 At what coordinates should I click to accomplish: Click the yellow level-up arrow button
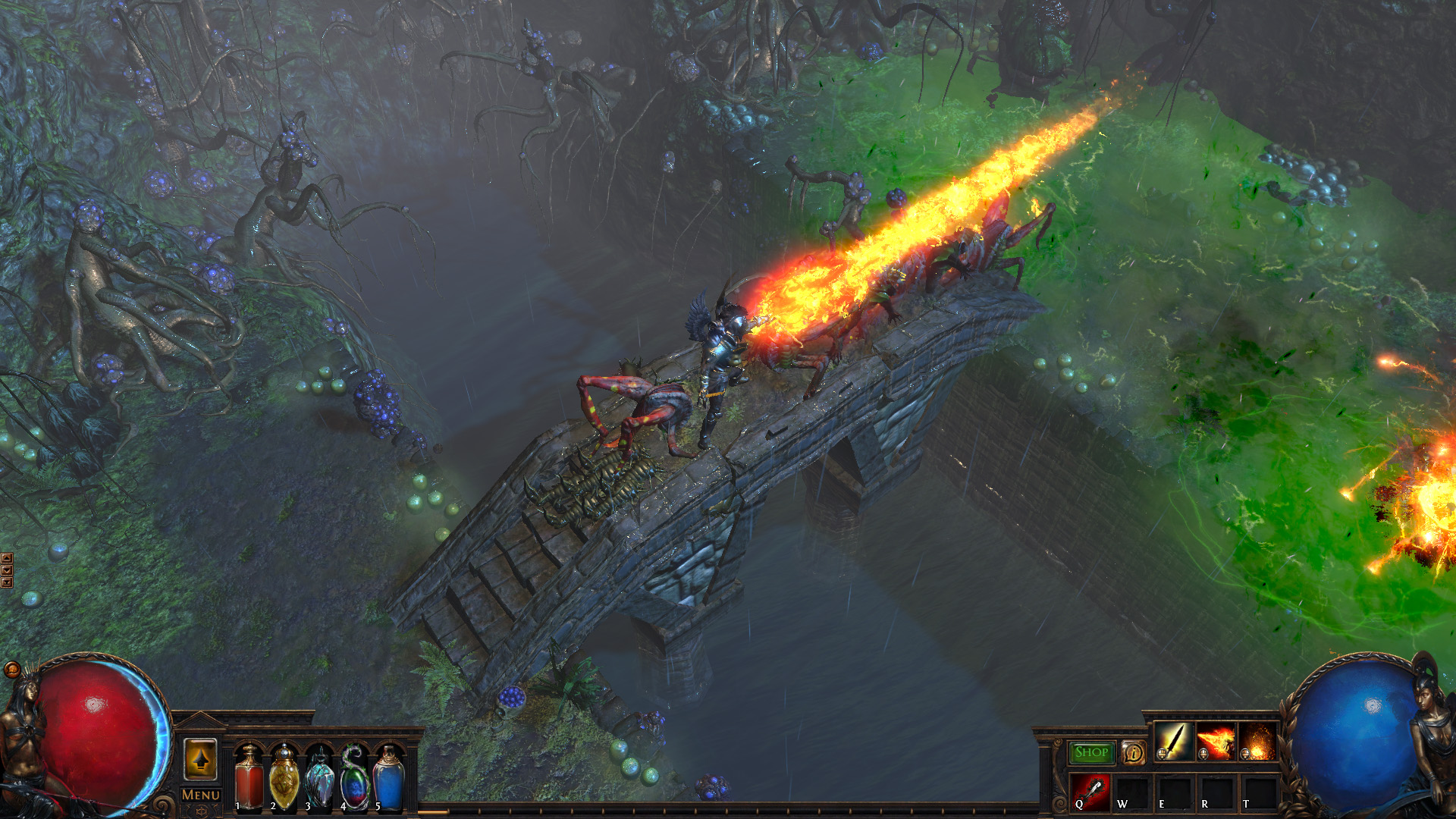pyautogui.click(x=200, y=759)
